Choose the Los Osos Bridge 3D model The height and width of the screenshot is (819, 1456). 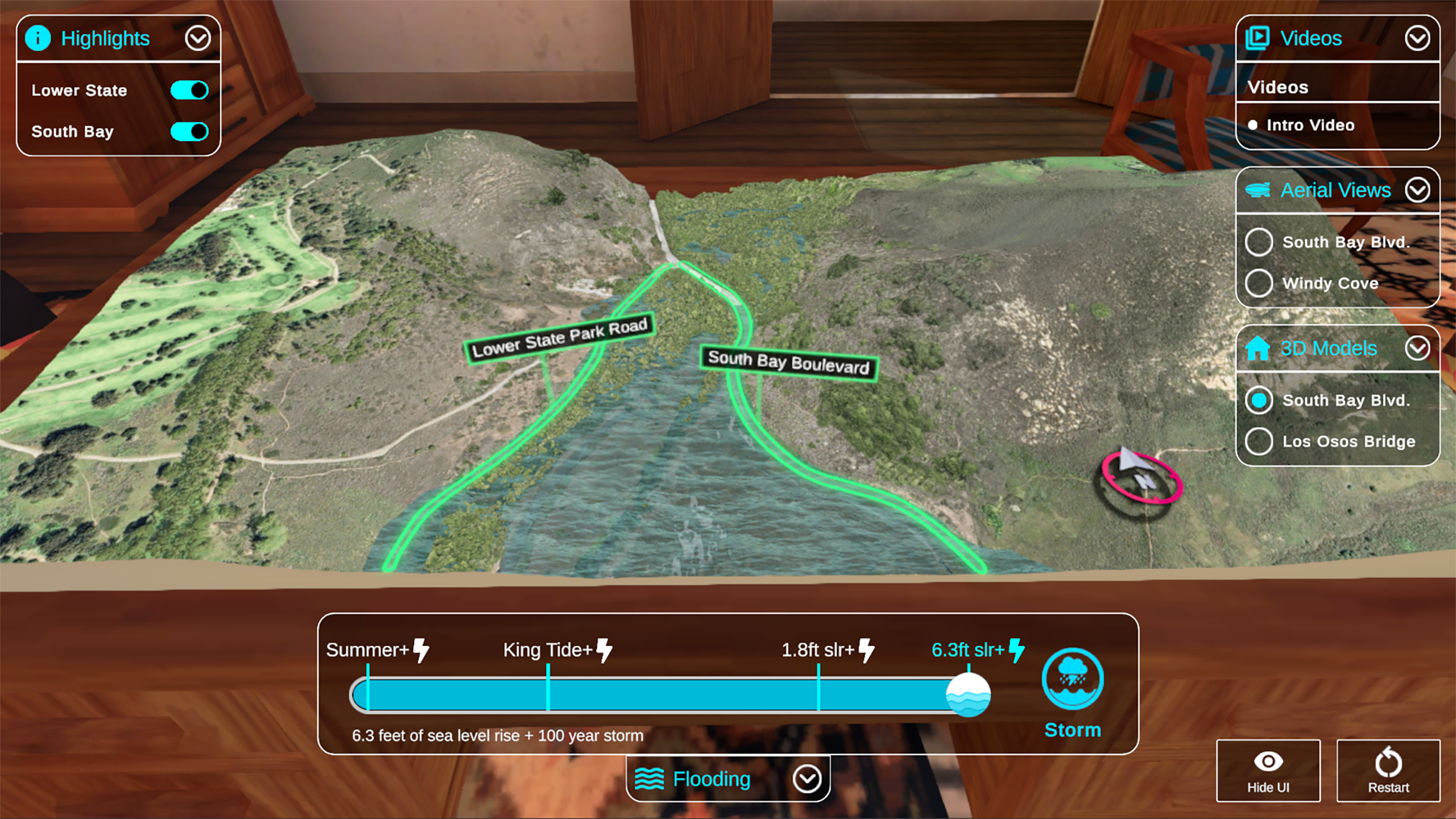1259,441
